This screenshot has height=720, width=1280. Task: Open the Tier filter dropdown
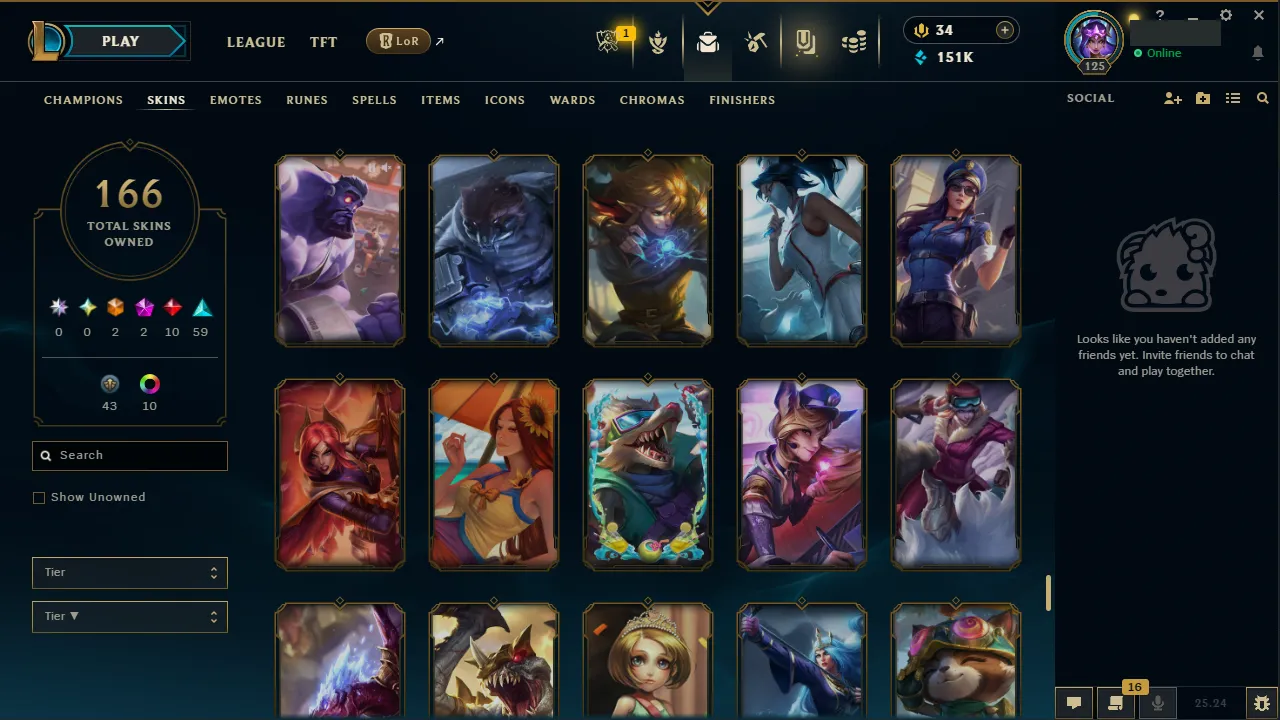click(x=129, y=572)
